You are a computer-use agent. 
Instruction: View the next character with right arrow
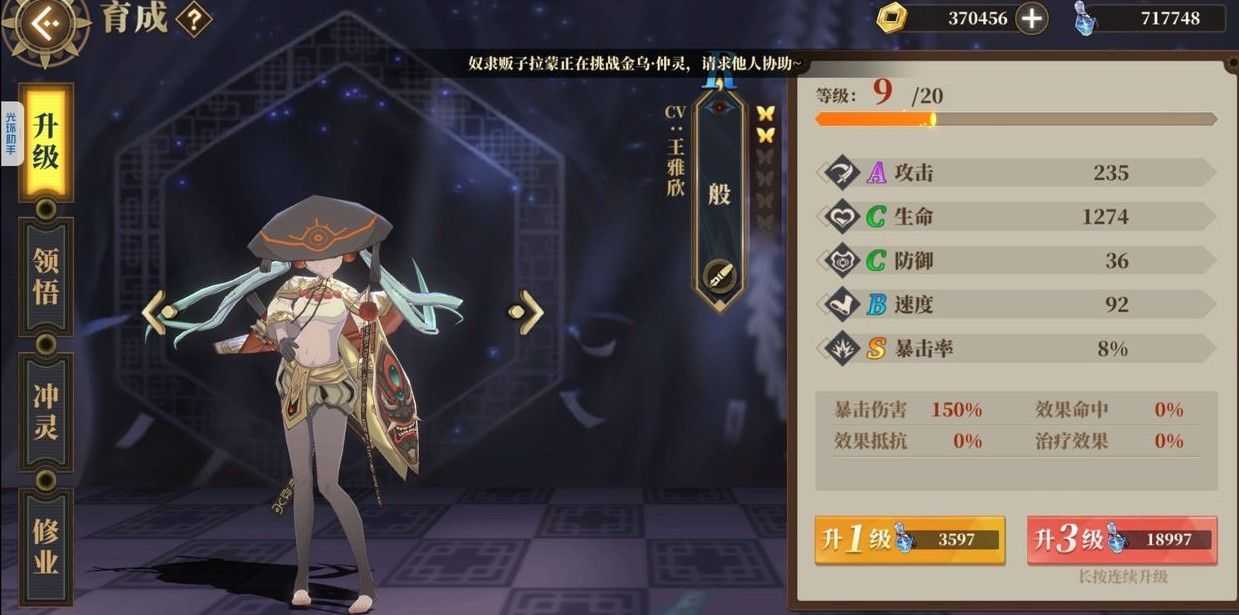pos(527,312)
